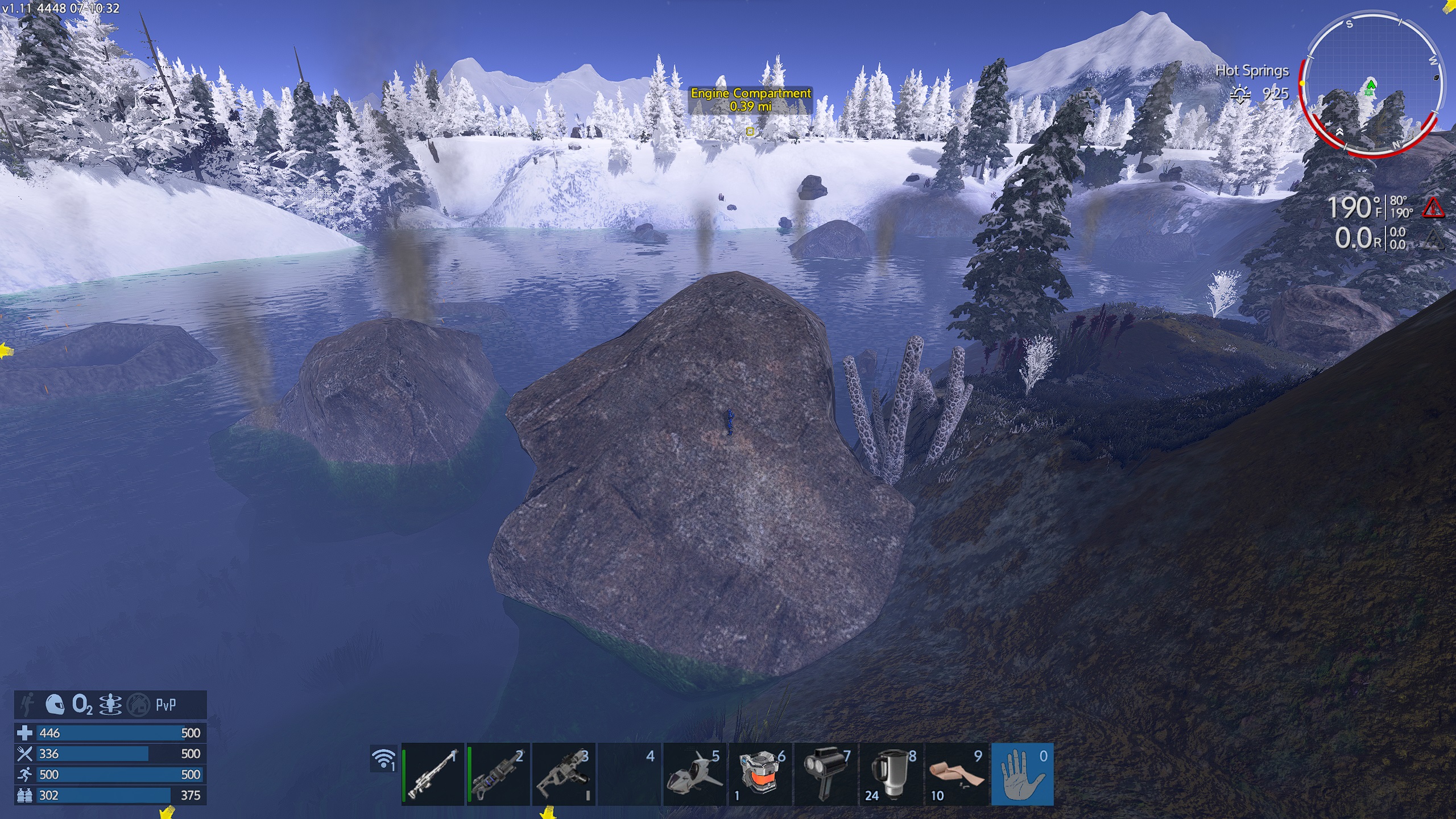Screen dimensions: 1456x819
Task: Click the crossed-out house icon
Action: click(x=138, y=705)
